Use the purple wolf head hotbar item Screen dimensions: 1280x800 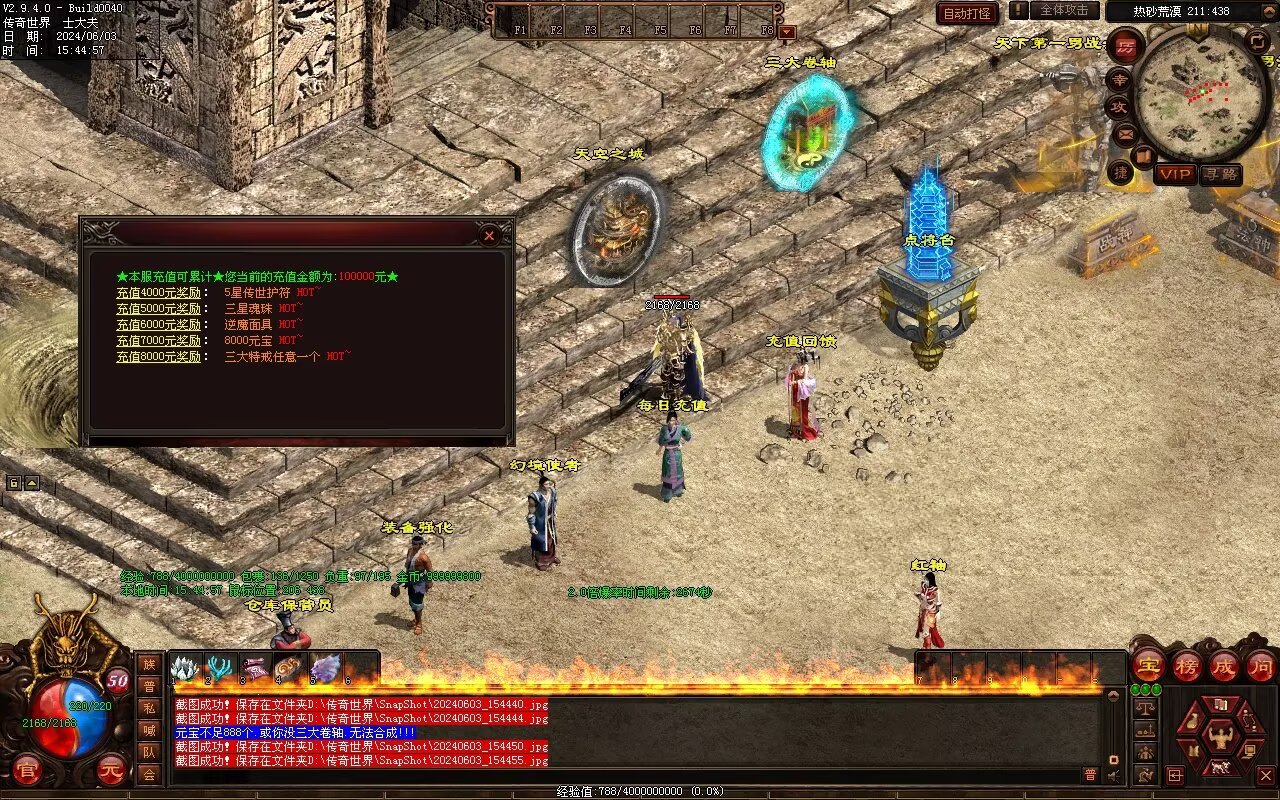click(325, 668)
